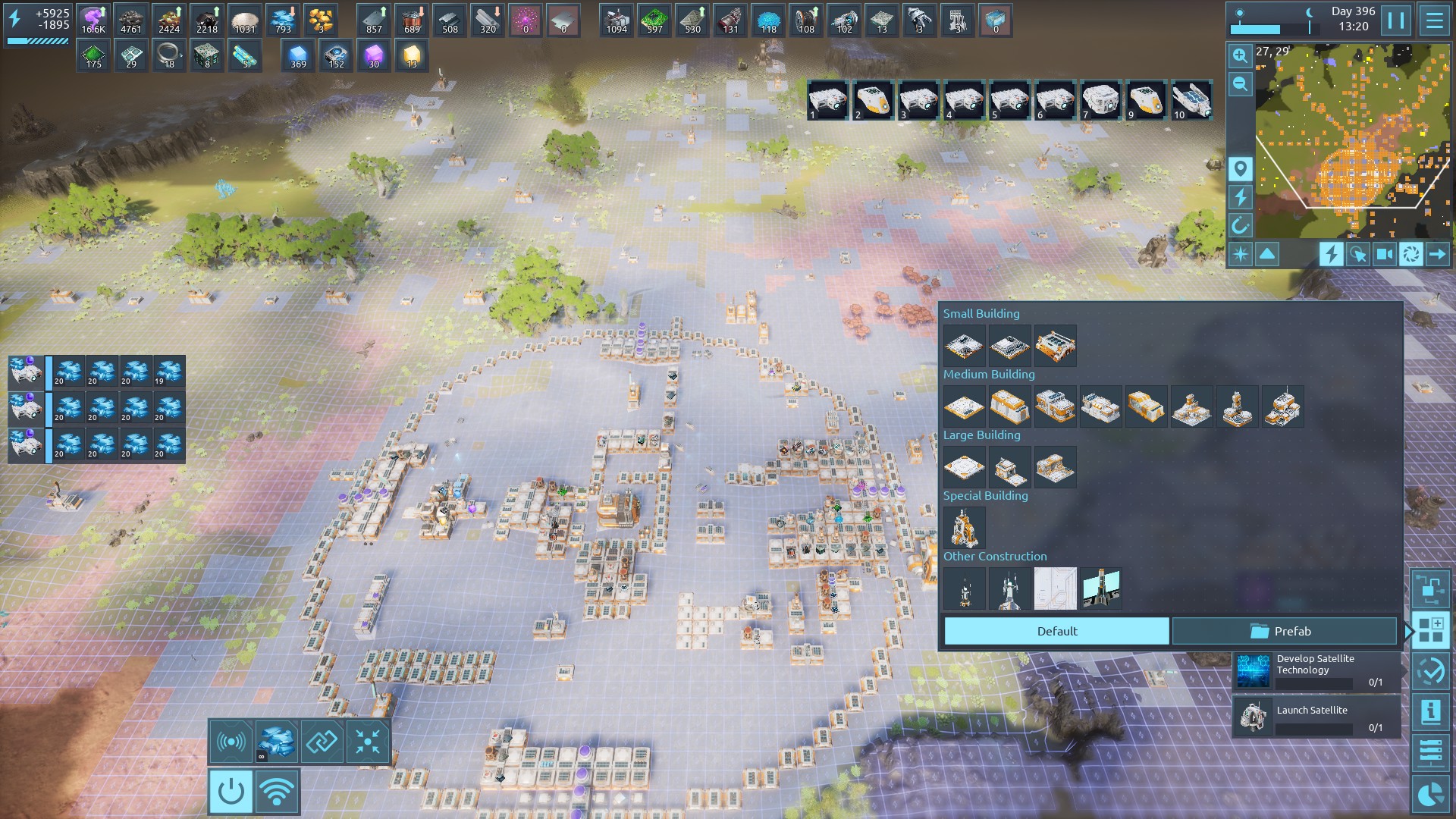1456x819 pixels.
Task: Select vehicle group number 2
Action: (x=873, y=100)
